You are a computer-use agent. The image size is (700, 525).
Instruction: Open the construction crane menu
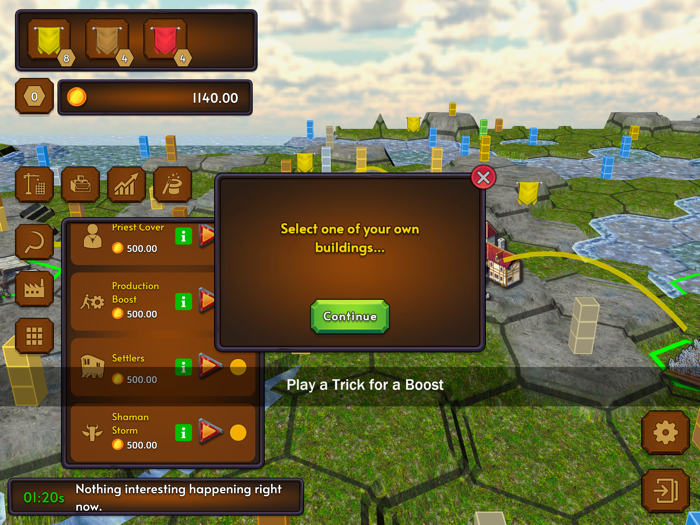[x=35, y=185]
